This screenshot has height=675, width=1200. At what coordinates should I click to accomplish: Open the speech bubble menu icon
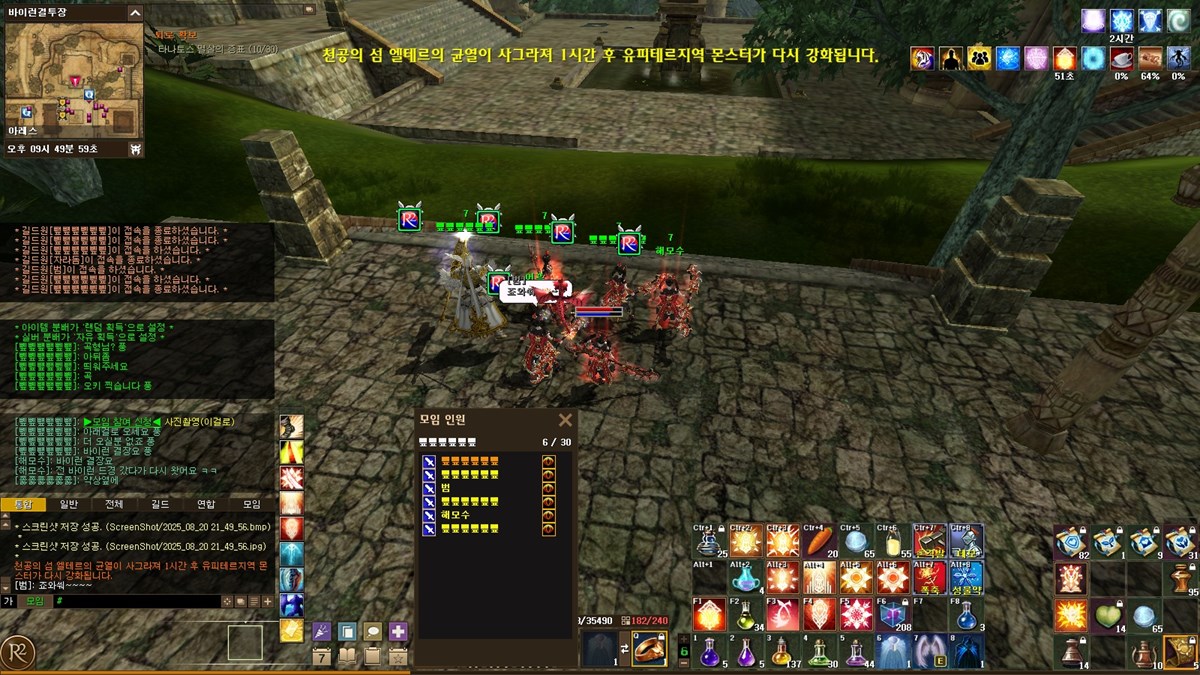coord(373,631)
